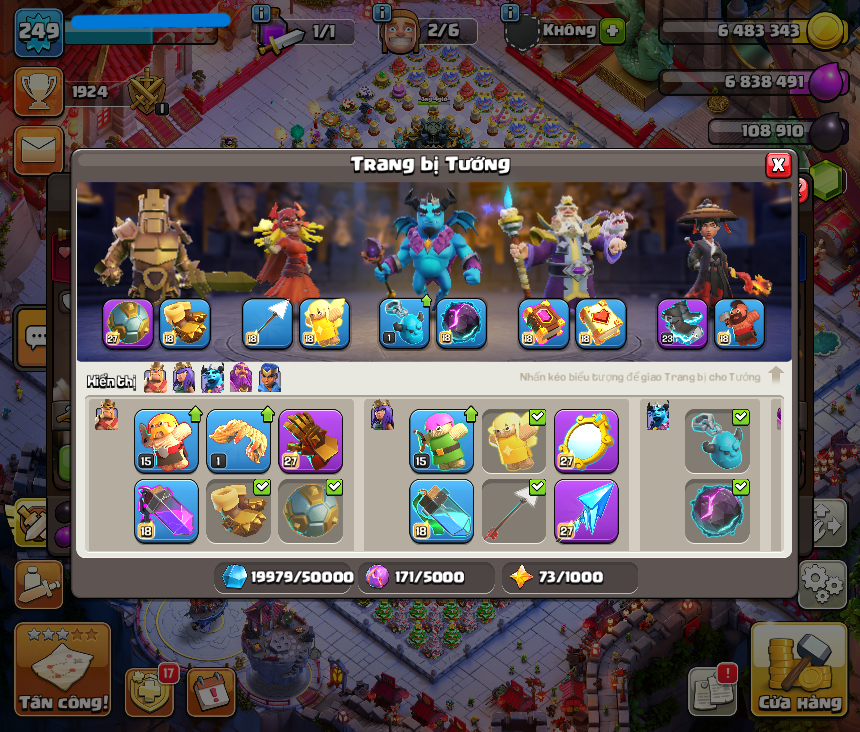
Task: Choose the purple Rage Vial equipment
Action: click(166, 510)
